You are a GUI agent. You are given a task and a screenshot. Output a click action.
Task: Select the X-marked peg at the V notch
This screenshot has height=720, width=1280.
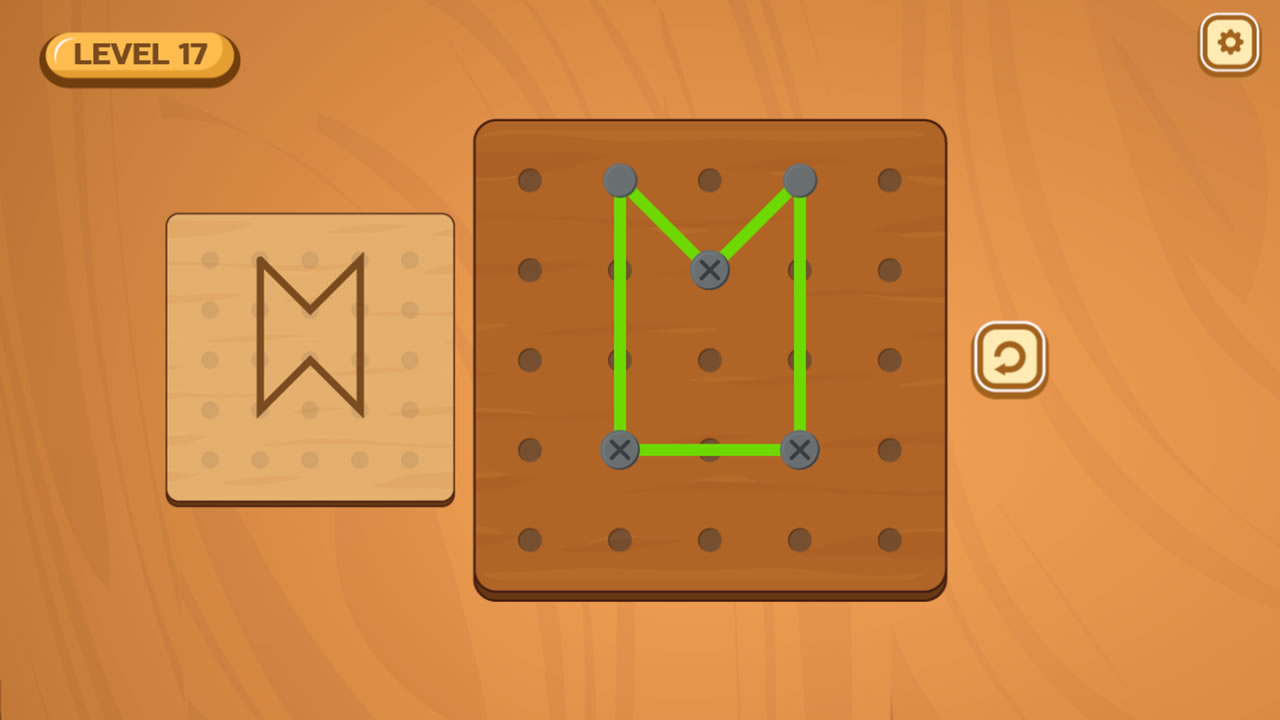[x=709, y=269]
